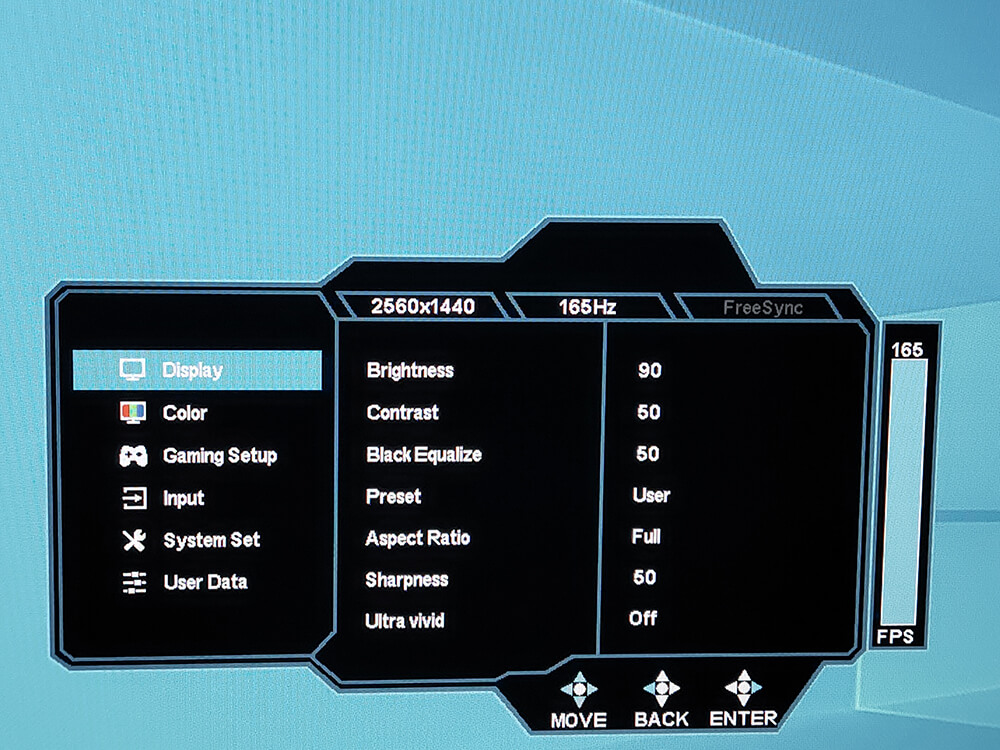Click the Aspect Ratio value Full
This screenshot has width=1000, height=750.
(646, 537)
